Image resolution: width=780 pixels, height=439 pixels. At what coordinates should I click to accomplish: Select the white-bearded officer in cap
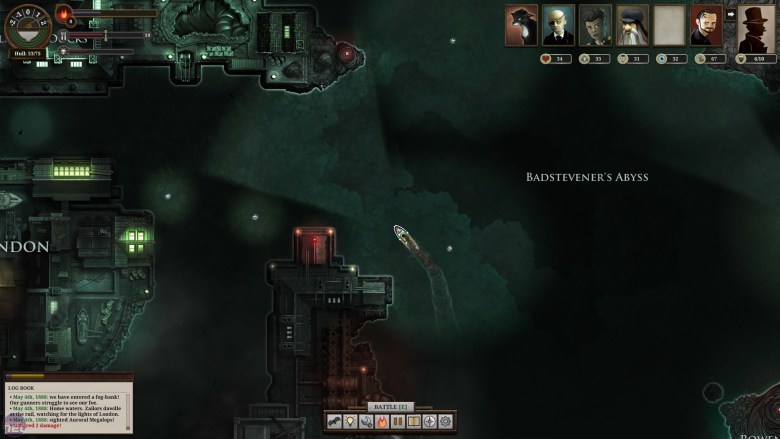(x=632, y=25)
